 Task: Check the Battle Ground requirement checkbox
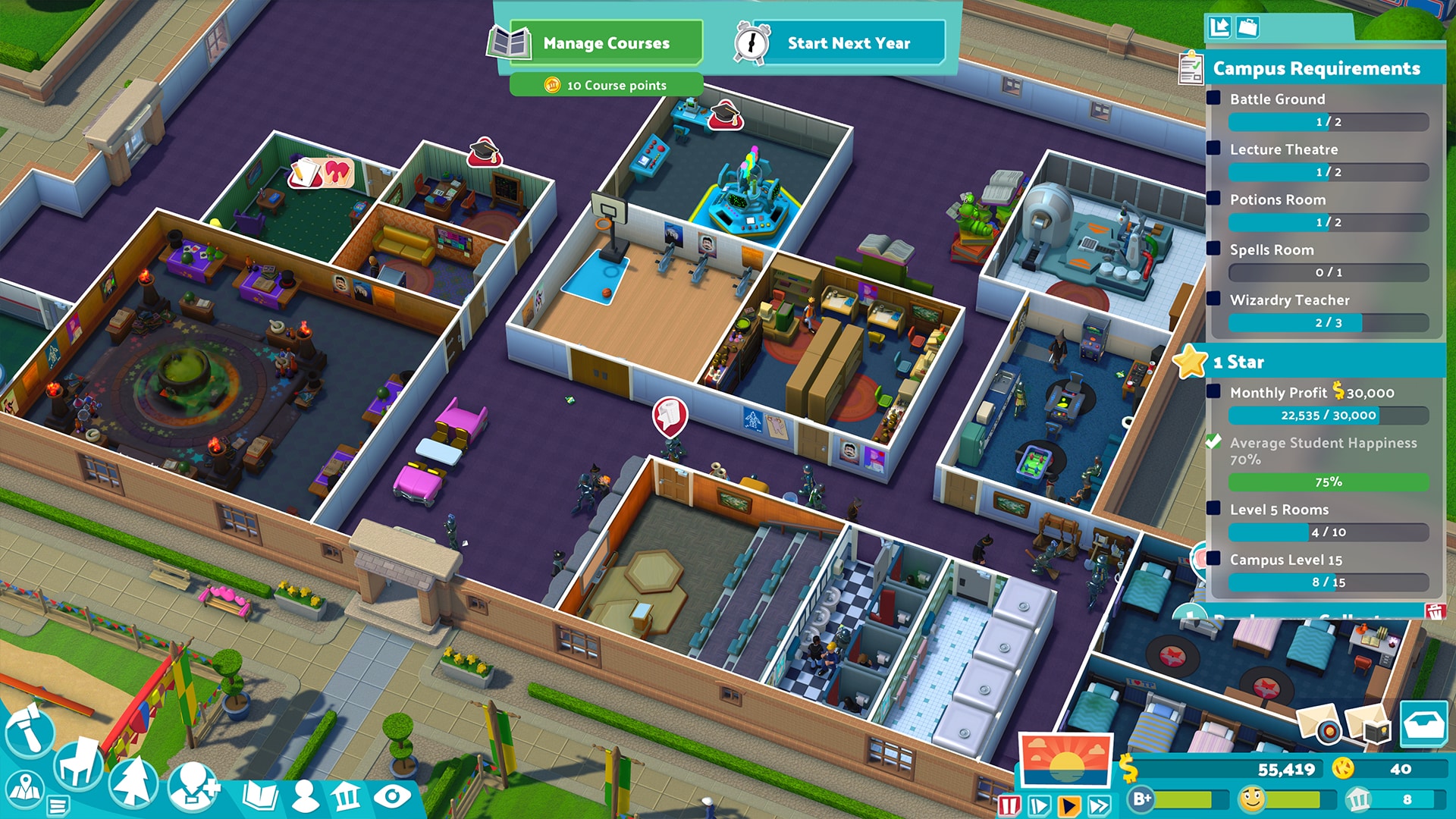(x=1213, y=99)
